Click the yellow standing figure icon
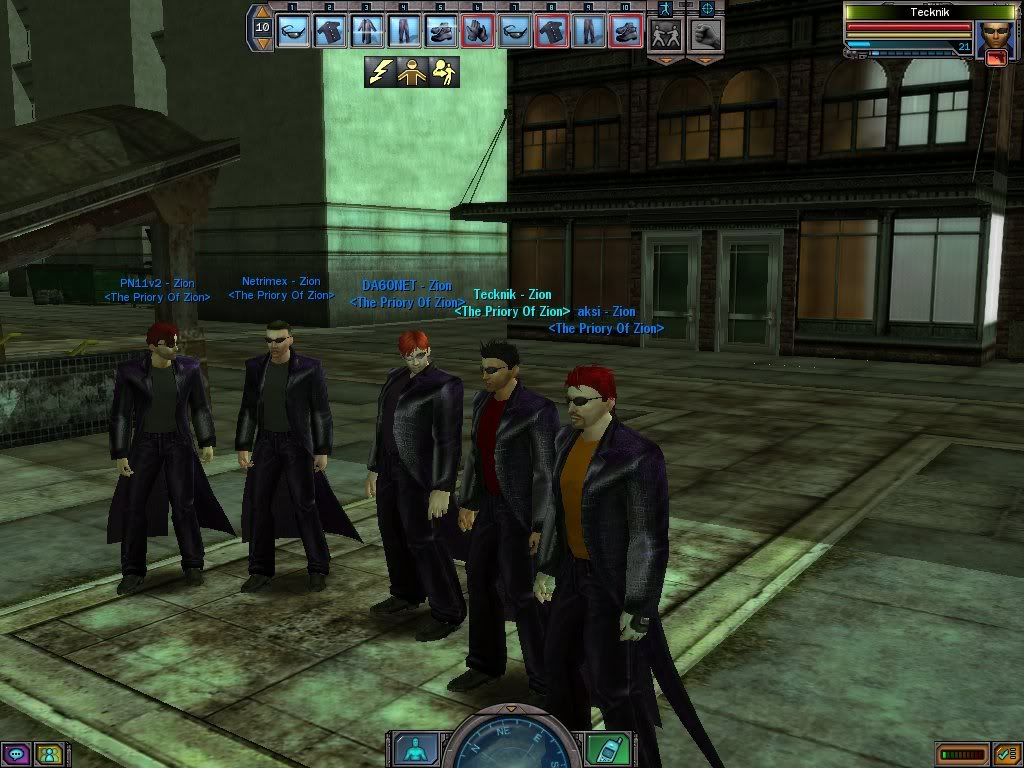This screenshot has width=1024, height=768. (x=411, y=71)
